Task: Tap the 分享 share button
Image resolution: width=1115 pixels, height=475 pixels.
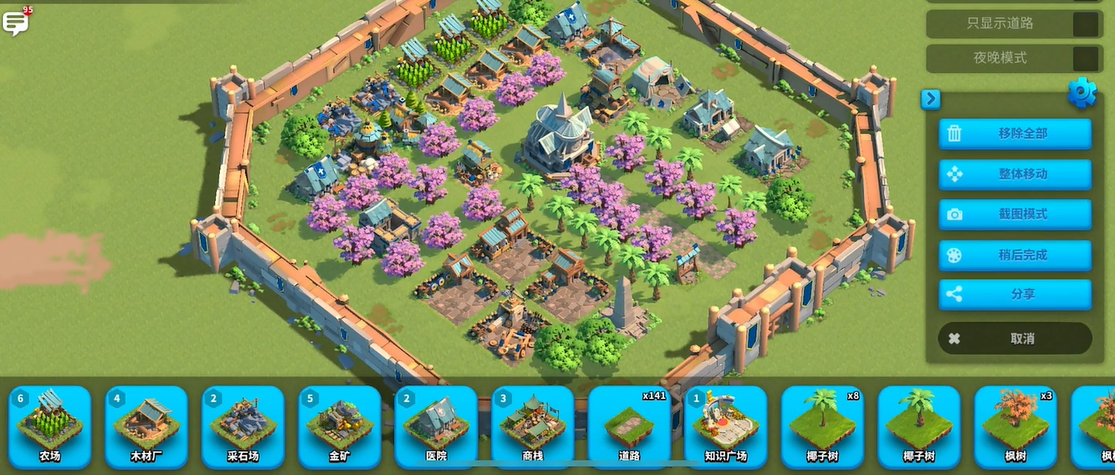Action: click(x=1014, y=295)
